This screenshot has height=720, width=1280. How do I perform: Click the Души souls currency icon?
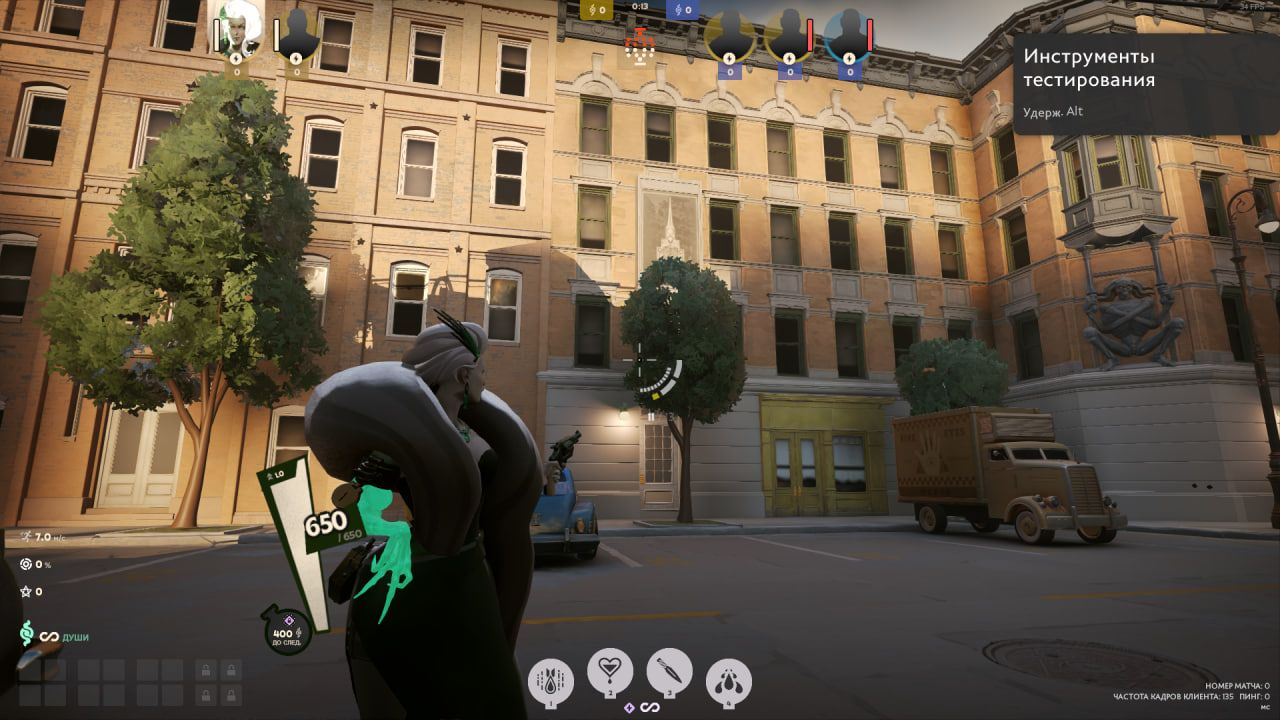pyautogui.click(x=28, y=634)
